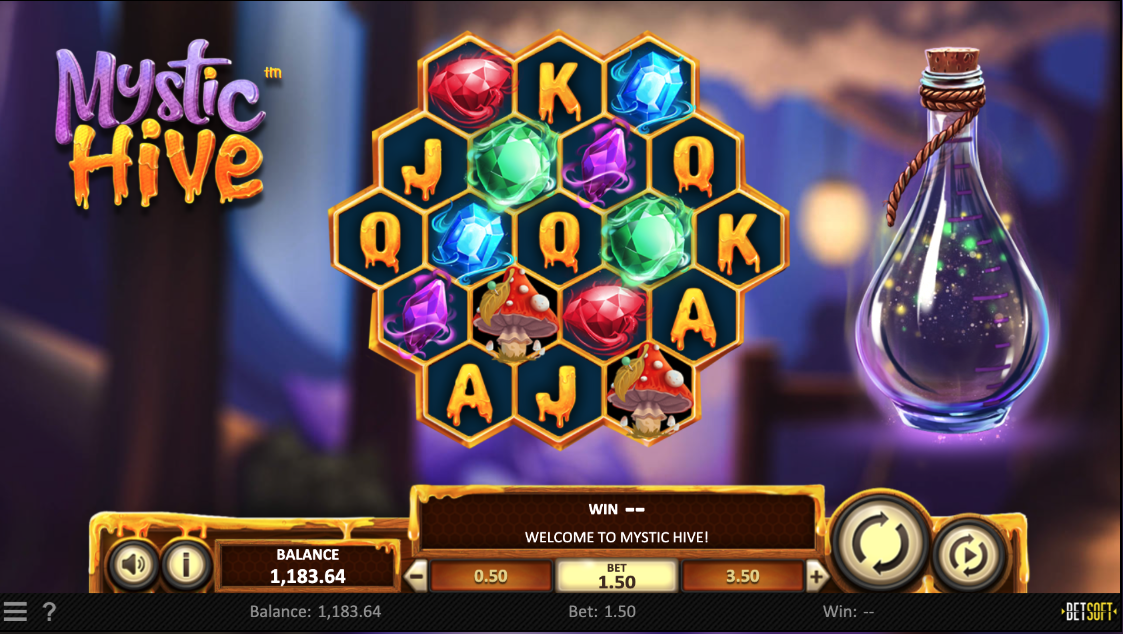The width and height of the screenshot is (1123, 634).
Task: Select the 0.50 bet amount
Action: tap(490, 576)
